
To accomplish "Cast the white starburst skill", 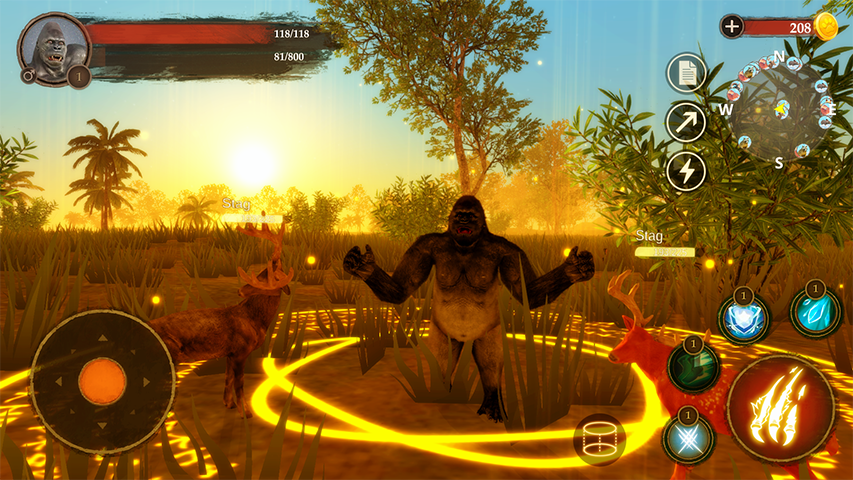I will (x=689, y=438).
